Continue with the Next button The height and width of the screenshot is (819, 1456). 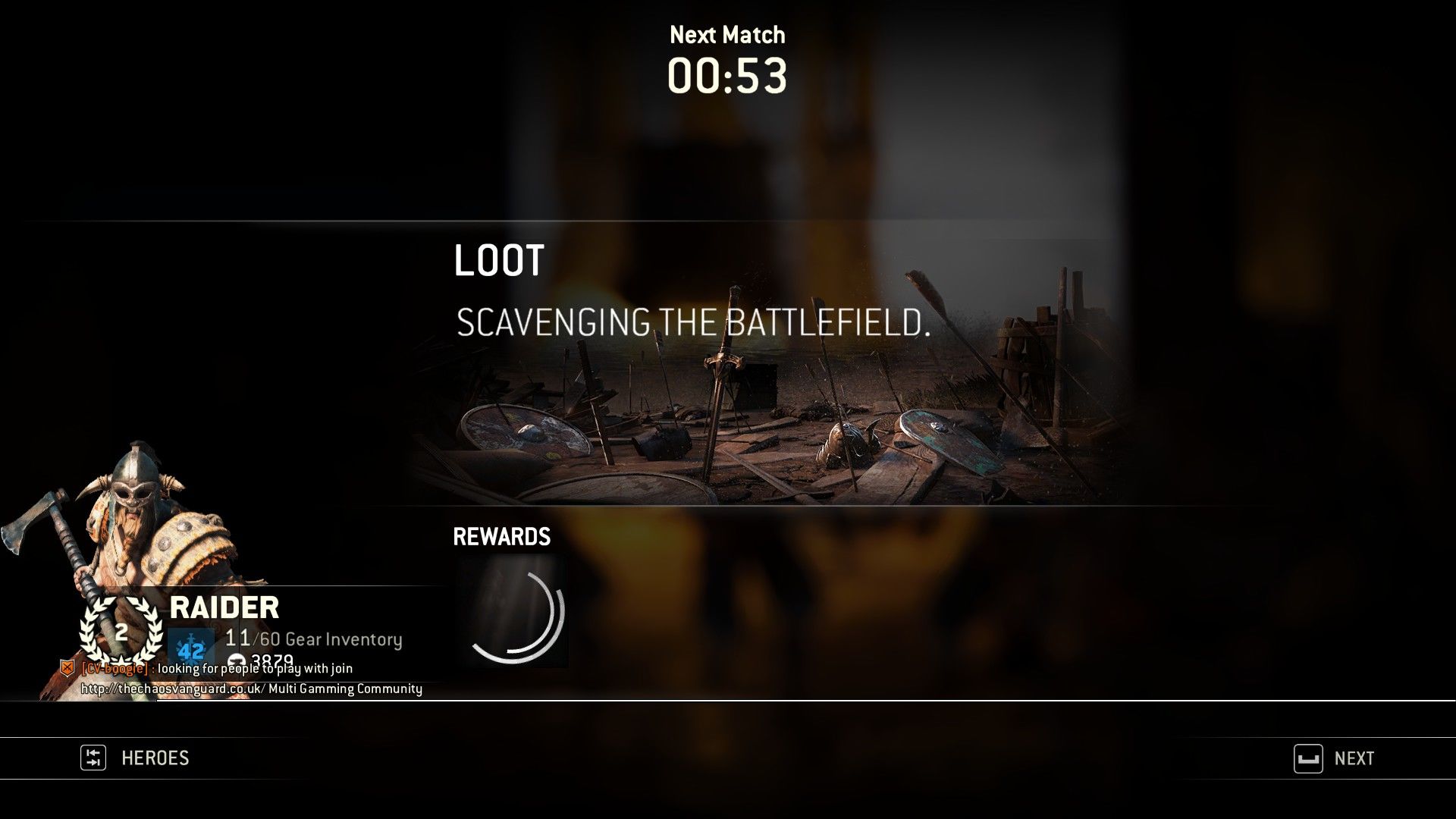point(1335,758)
